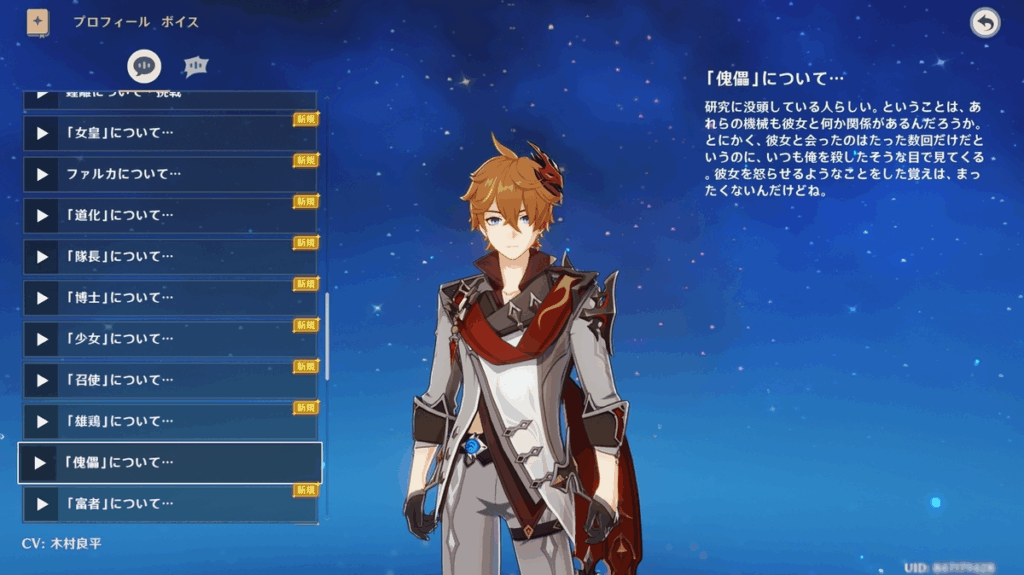The width and height of the screenshot is (1024, 575).
Task: Select the 「召使」について entry
Action: pos(170,380)
